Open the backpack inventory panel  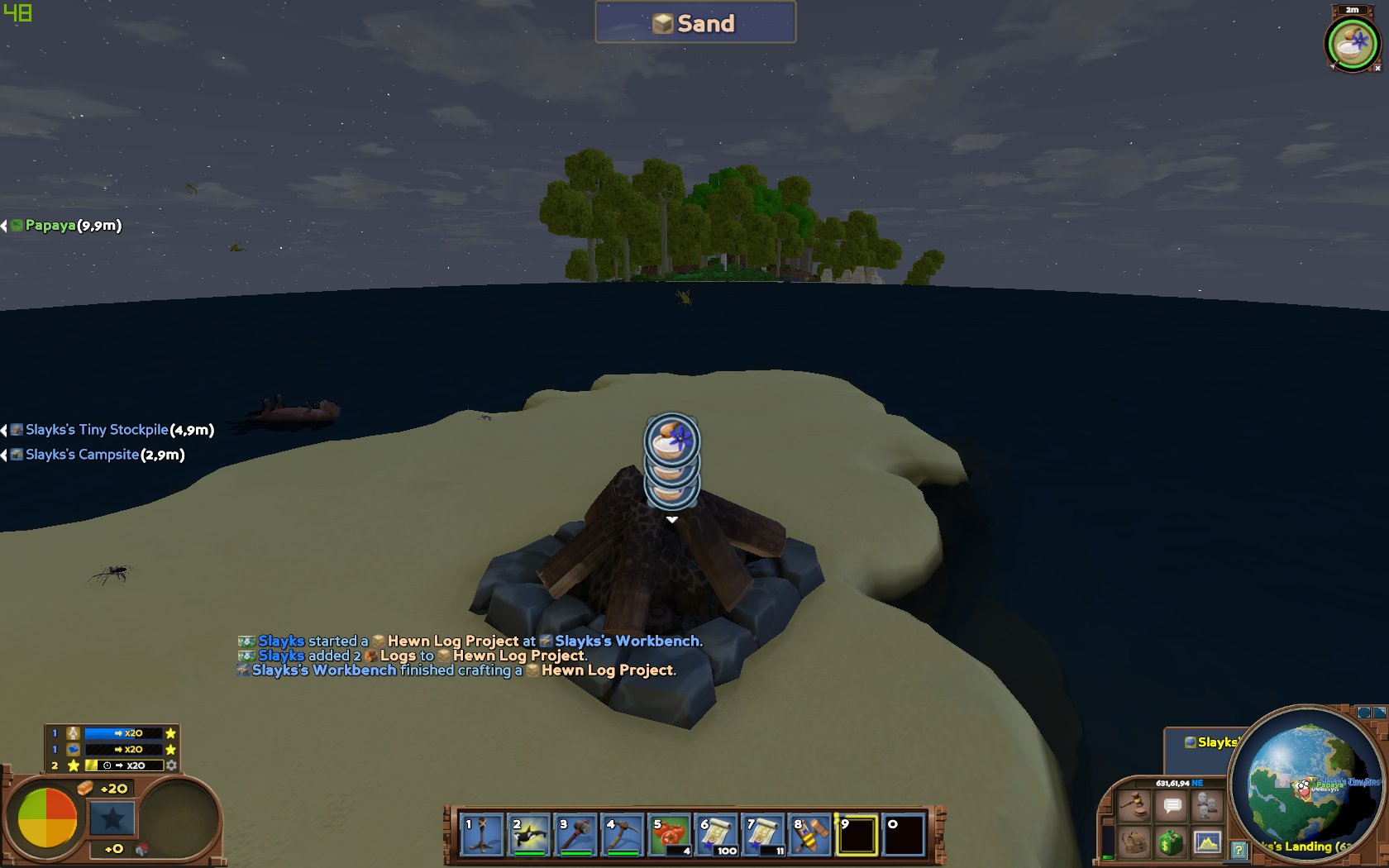pyautogui.click(x=1134, y=842)
